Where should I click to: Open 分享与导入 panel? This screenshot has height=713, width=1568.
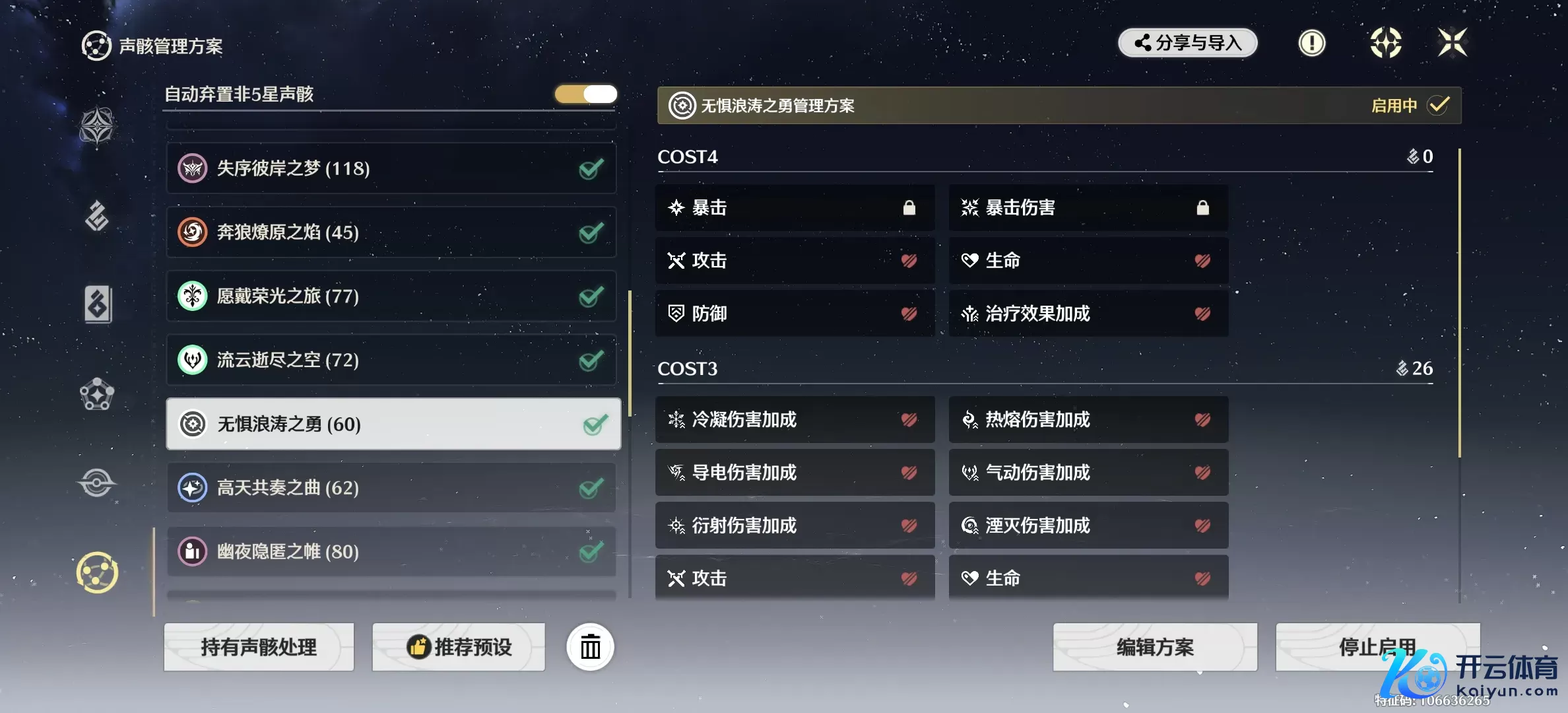(x=1187, y=43)
